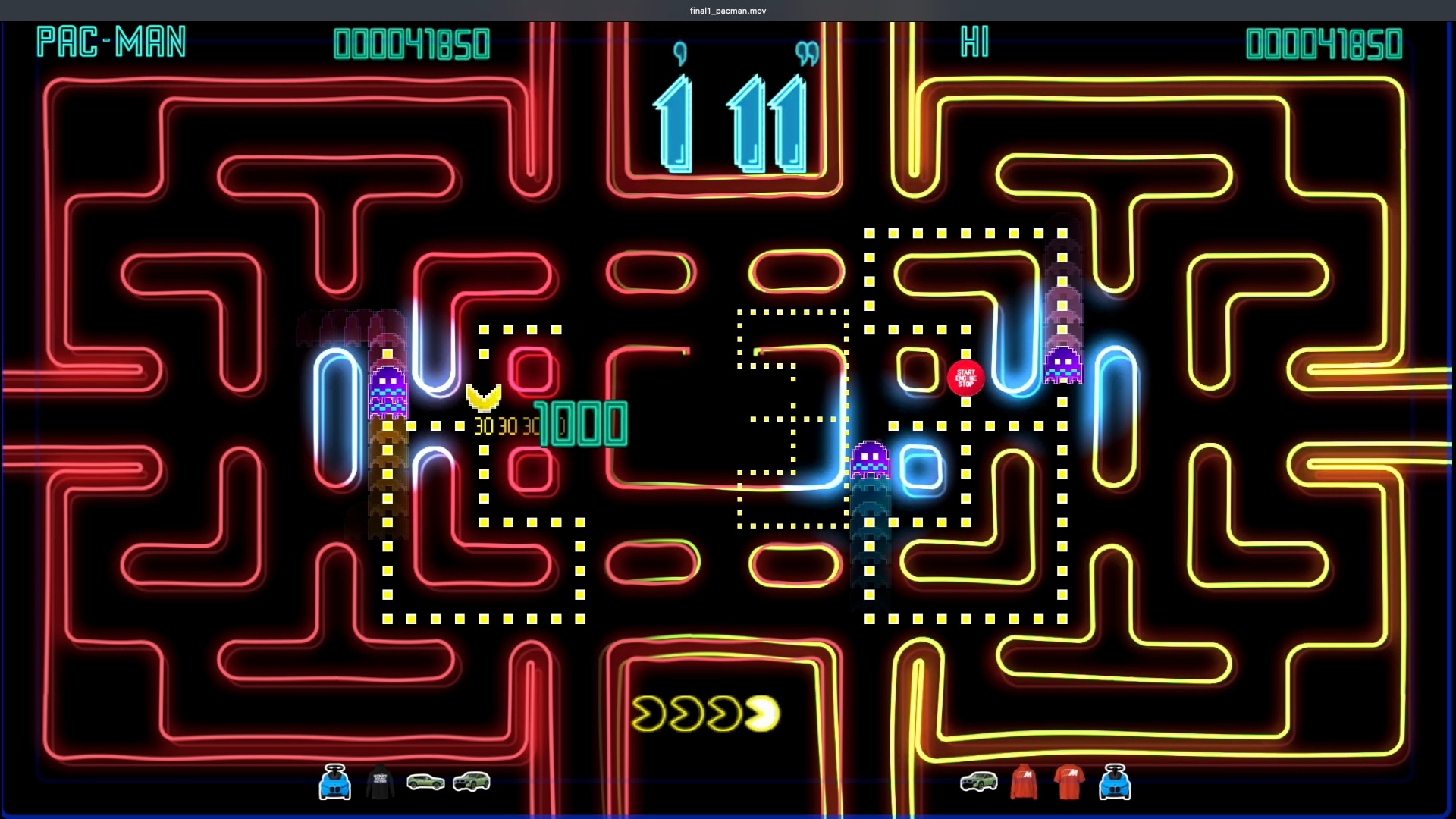Select the blue BMW ride-on toy icon on left
Image resolution: width=1456 pixels, height=819 pixels.
coord(335,783)
